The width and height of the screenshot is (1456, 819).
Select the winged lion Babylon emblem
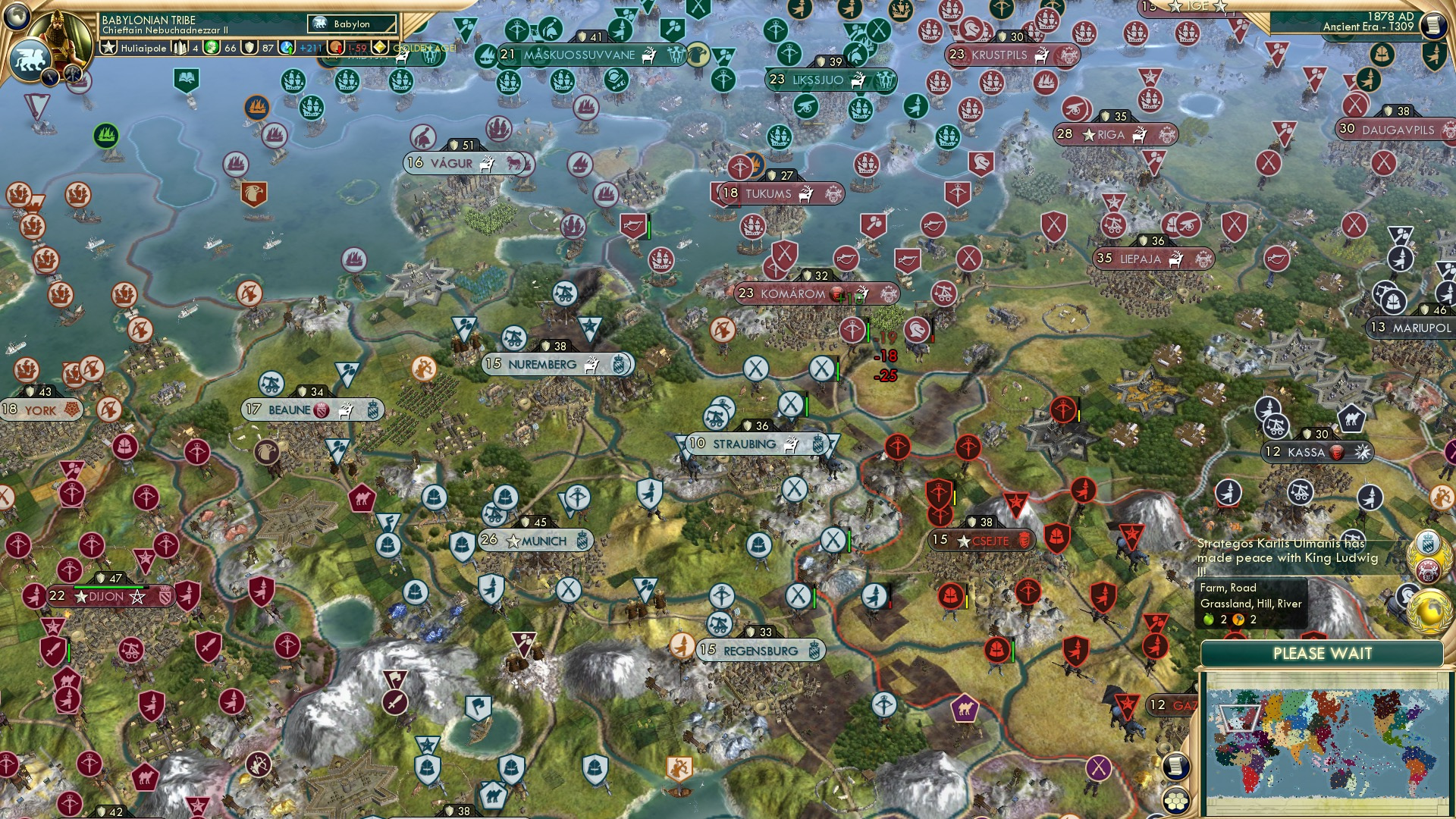tap(29, 58)
